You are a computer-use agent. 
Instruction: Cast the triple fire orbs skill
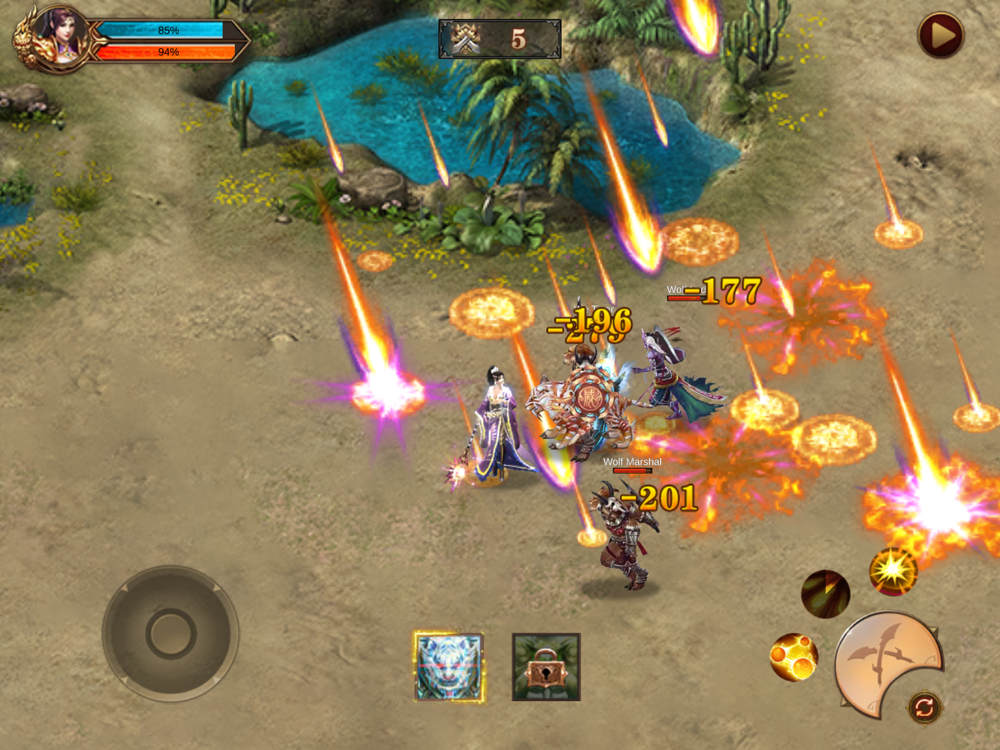click(794, 657)
